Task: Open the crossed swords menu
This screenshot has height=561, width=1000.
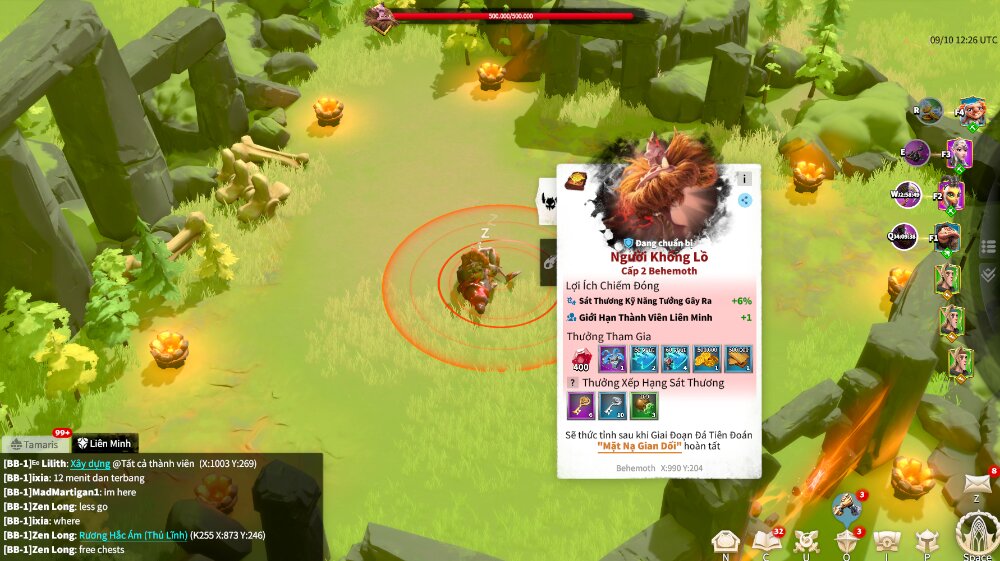Action: coord(806,541)
